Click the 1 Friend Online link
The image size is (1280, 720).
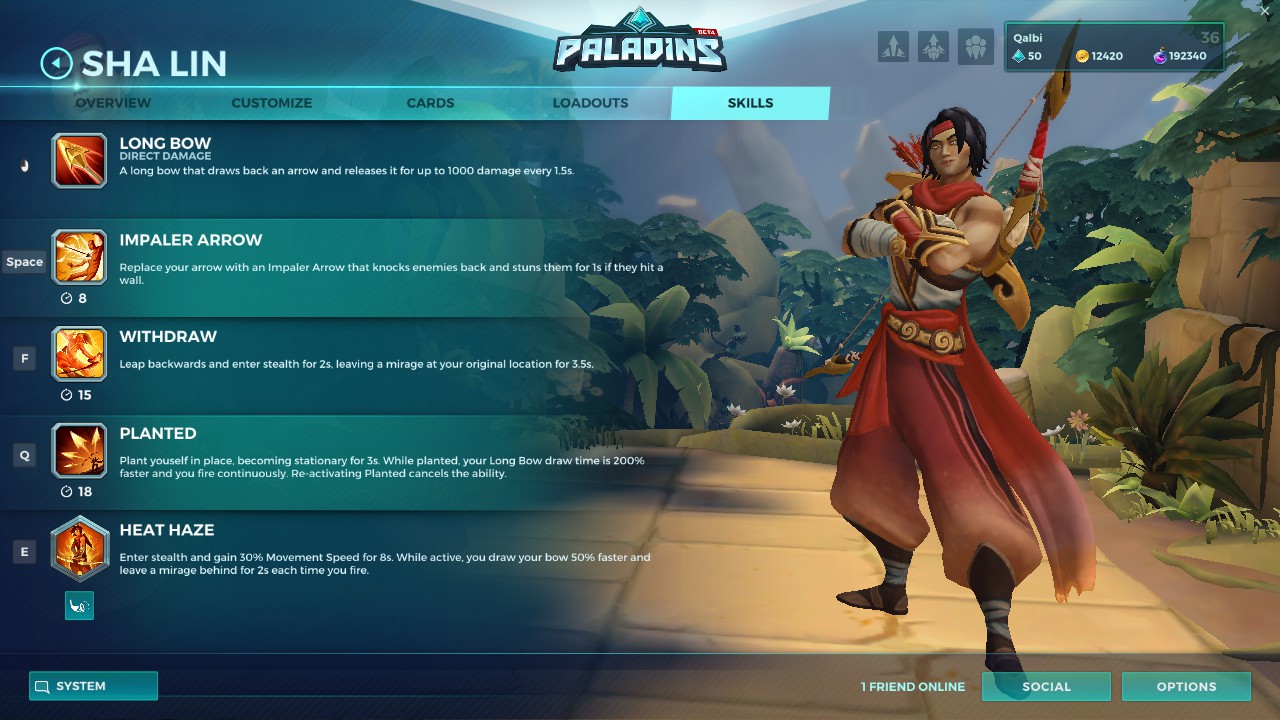pyautogui.click(x=912, y=686)
